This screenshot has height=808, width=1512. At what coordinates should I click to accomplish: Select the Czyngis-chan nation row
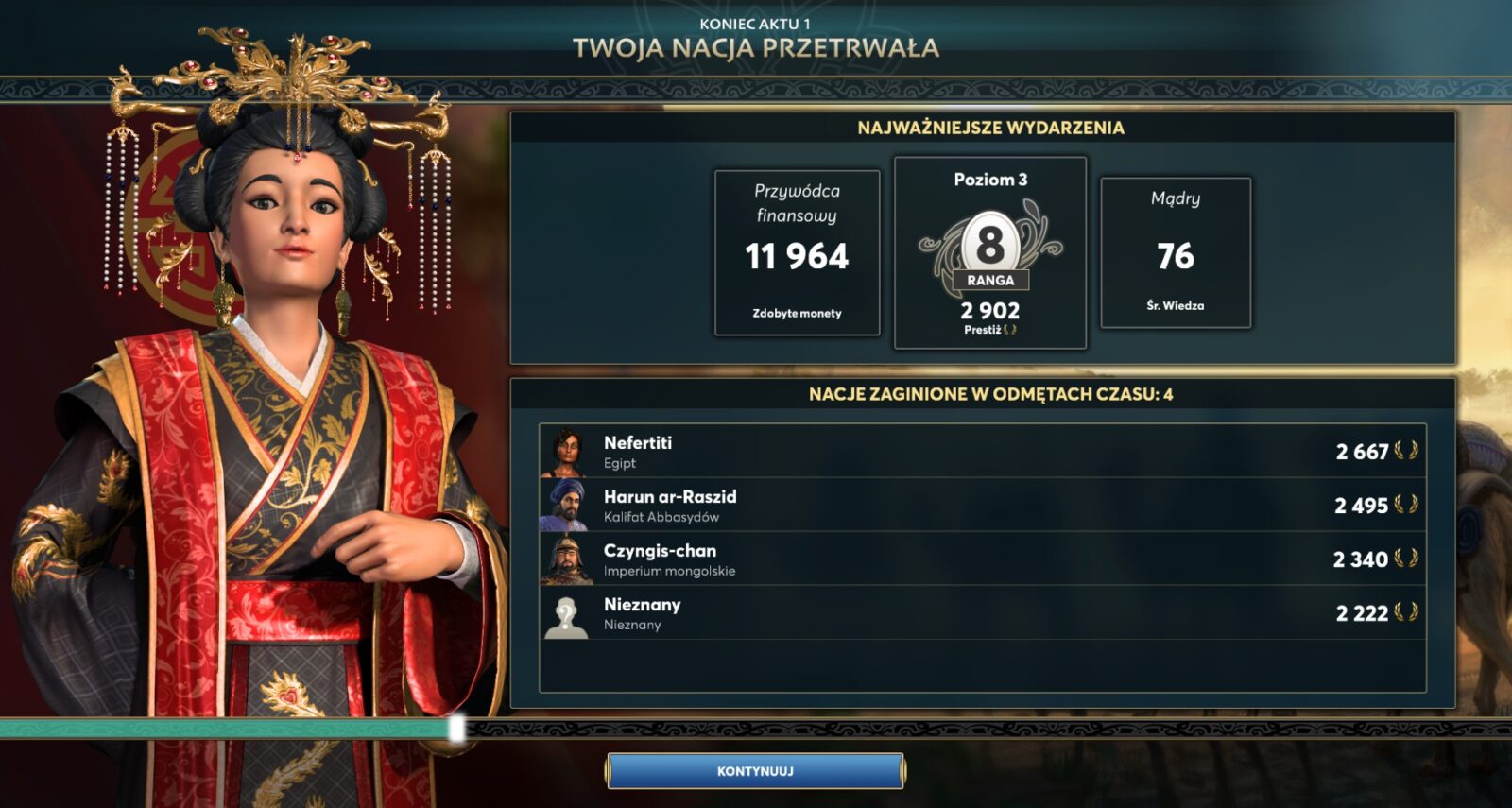pyautogui.click(x=982, y=559)
